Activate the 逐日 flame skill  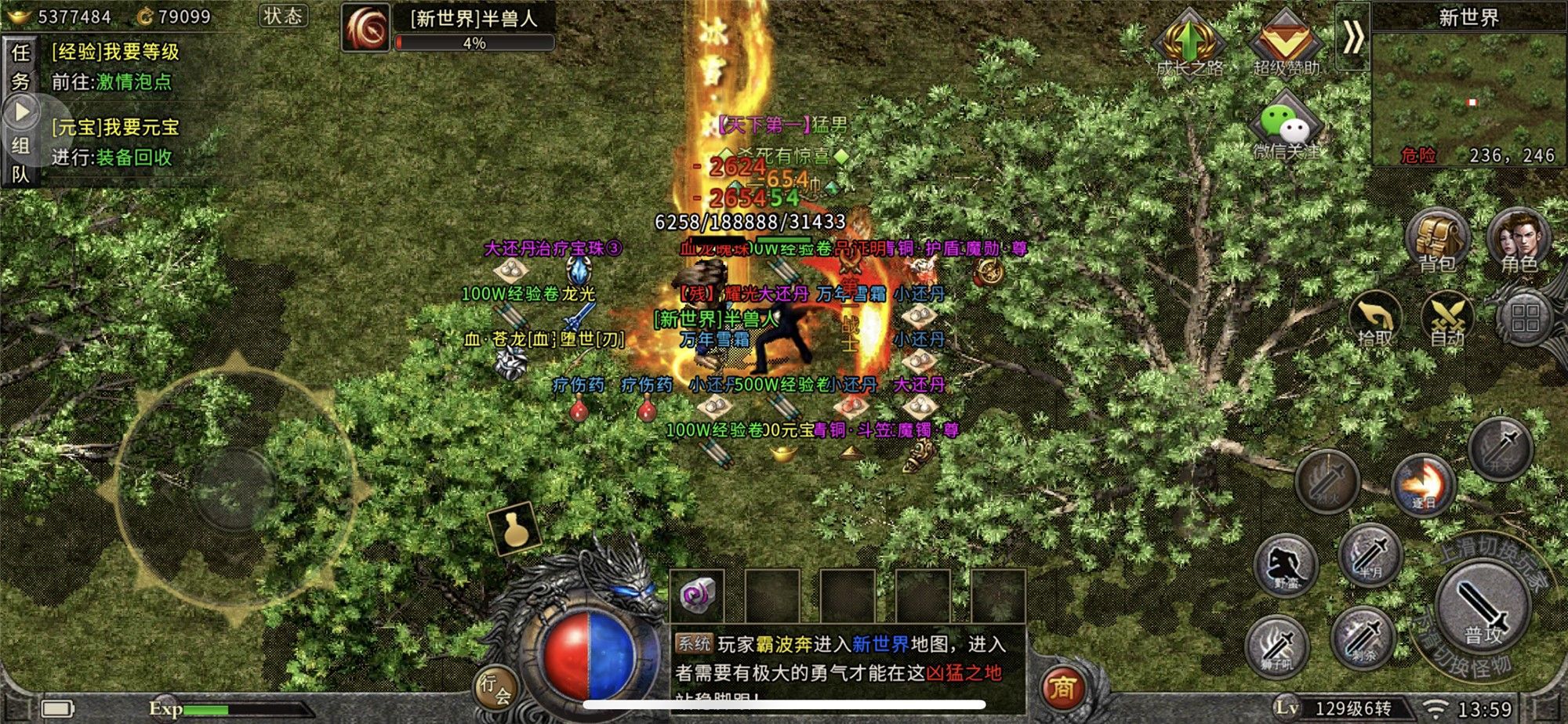[1422, 483]
